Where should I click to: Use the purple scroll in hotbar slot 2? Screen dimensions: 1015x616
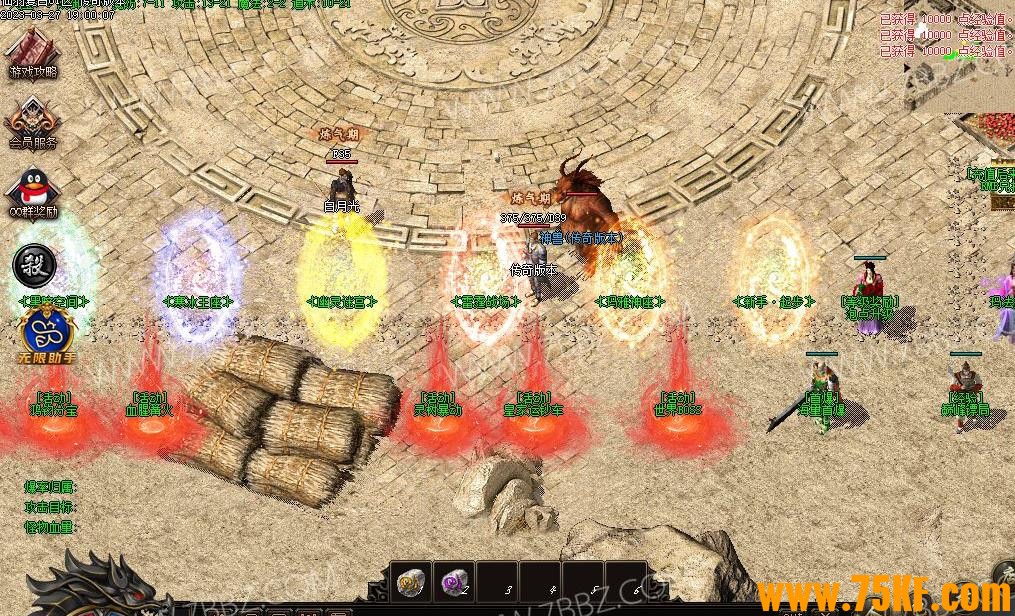455,580
